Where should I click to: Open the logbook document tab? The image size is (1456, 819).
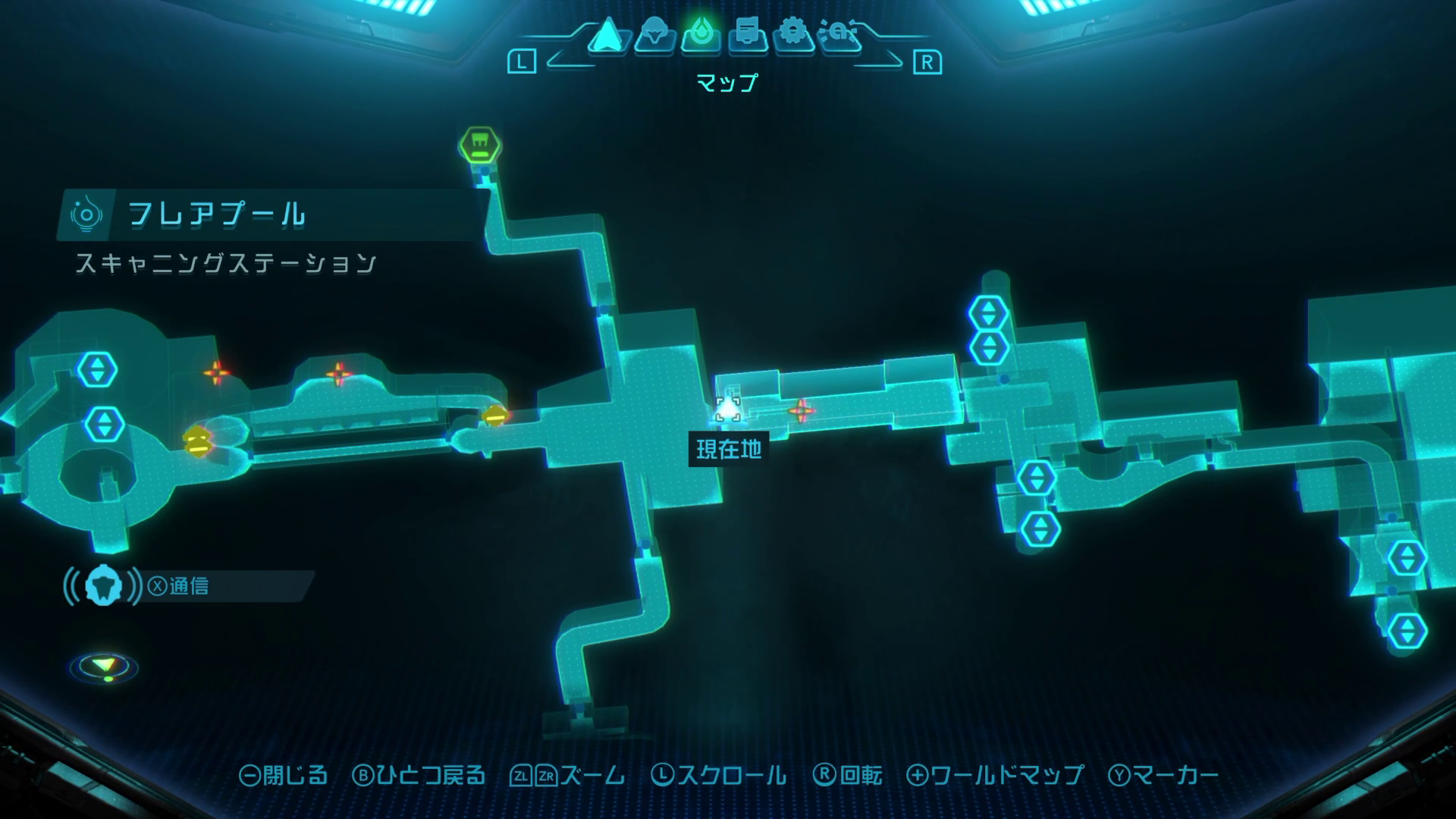pyautogui.click(x=748, y=35)
